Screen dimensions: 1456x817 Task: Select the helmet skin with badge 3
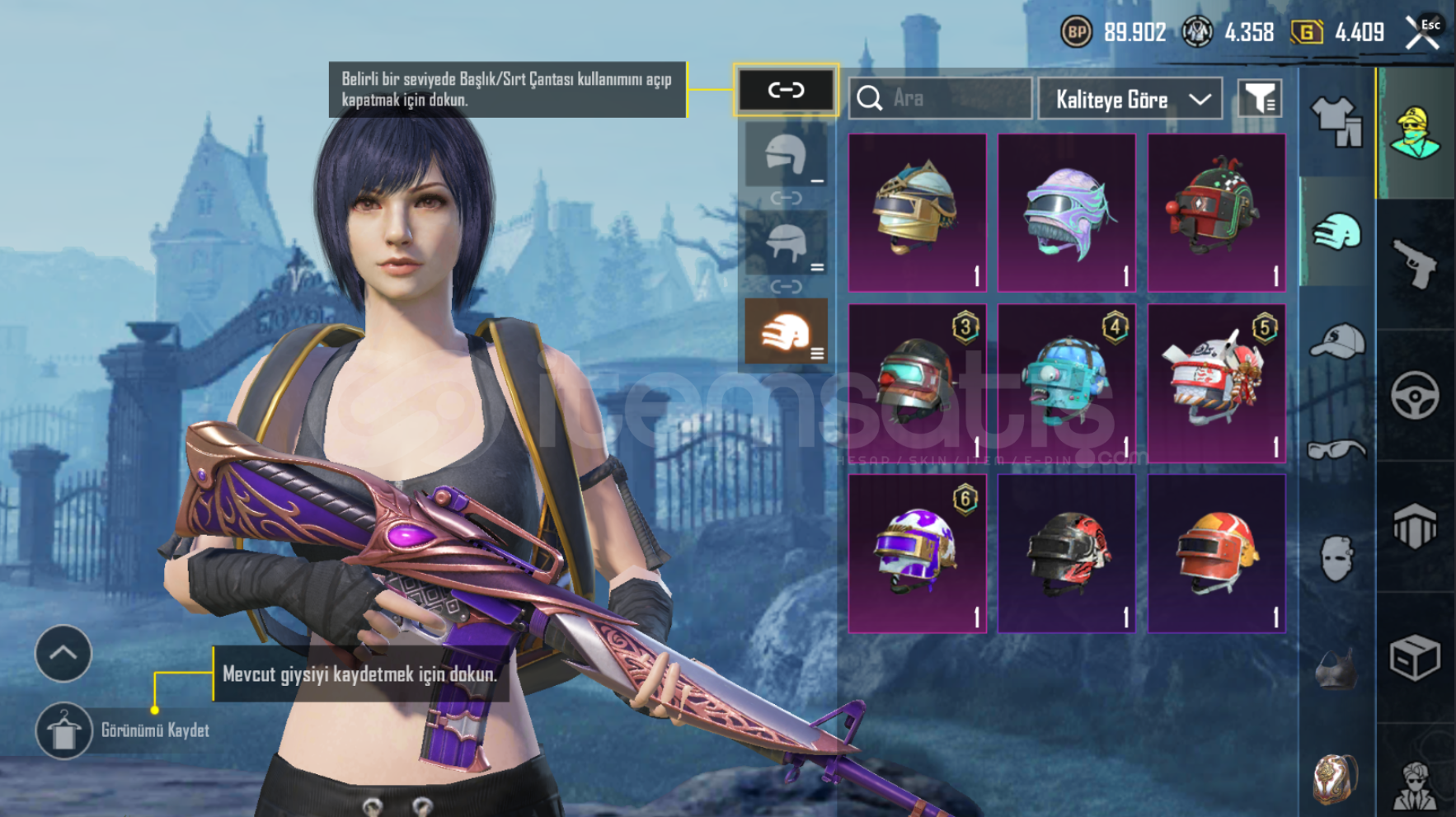(x=918, y=383)
